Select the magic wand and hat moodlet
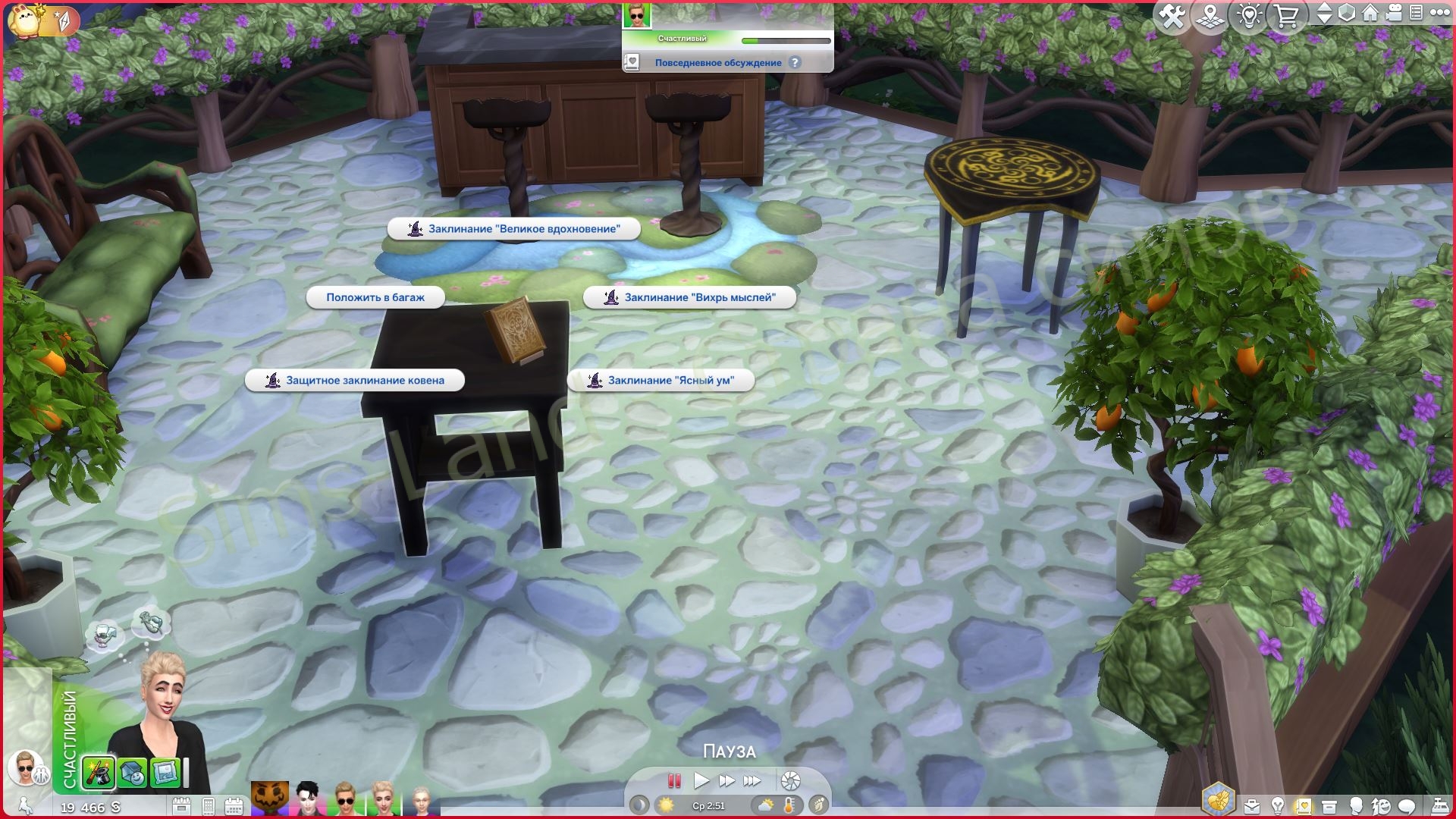1456x819 pixels. tap(98, 773)
